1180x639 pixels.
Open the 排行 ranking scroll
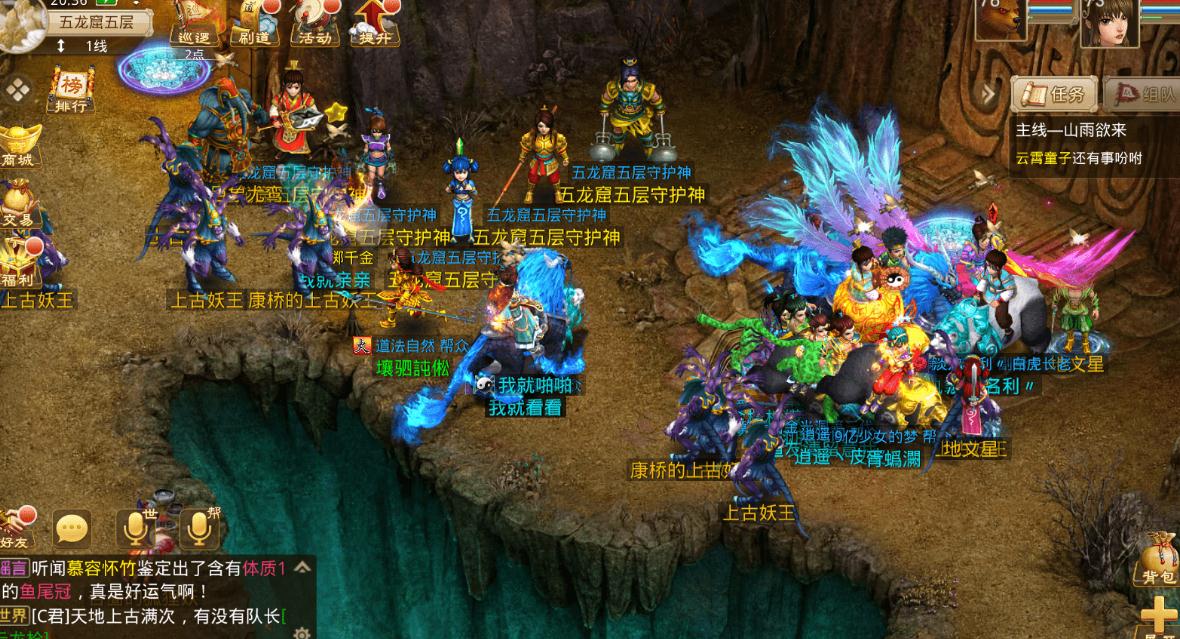point(71,90)
